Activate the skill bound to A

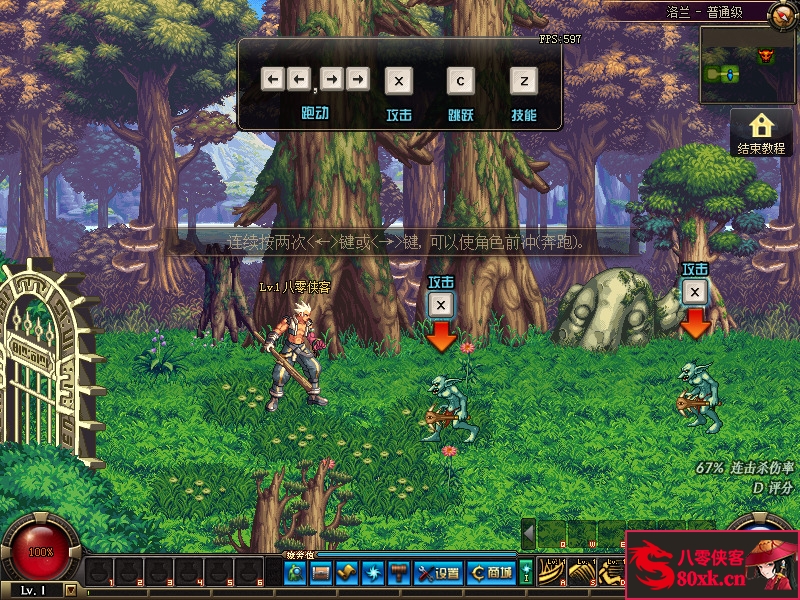coord(553,573)
